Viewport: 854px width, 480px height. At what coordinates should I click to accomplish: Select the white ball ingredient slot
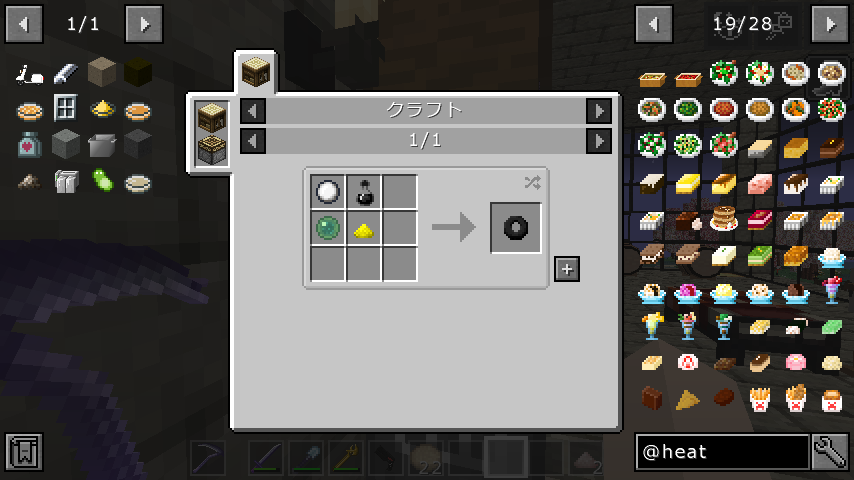point(328,192)
